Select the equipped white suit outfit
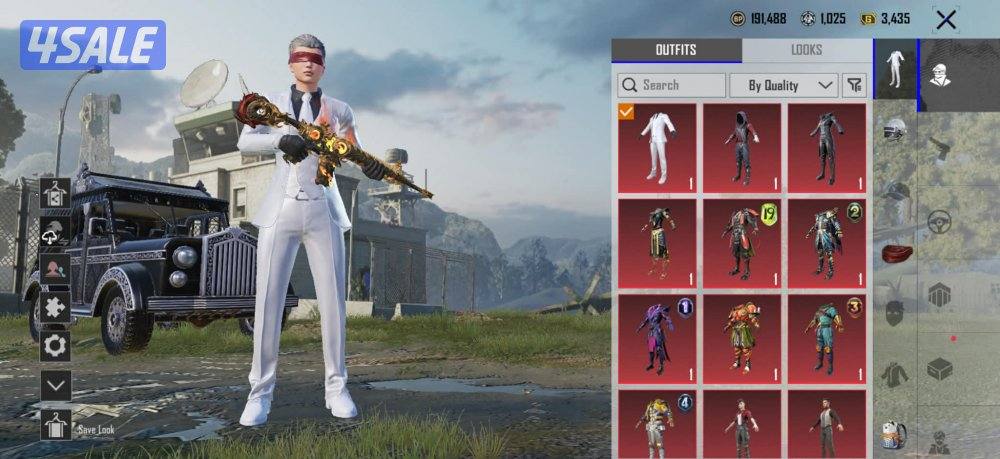Image resolution: width=1000 pixels, height=459 pixels. coord(657,147)
